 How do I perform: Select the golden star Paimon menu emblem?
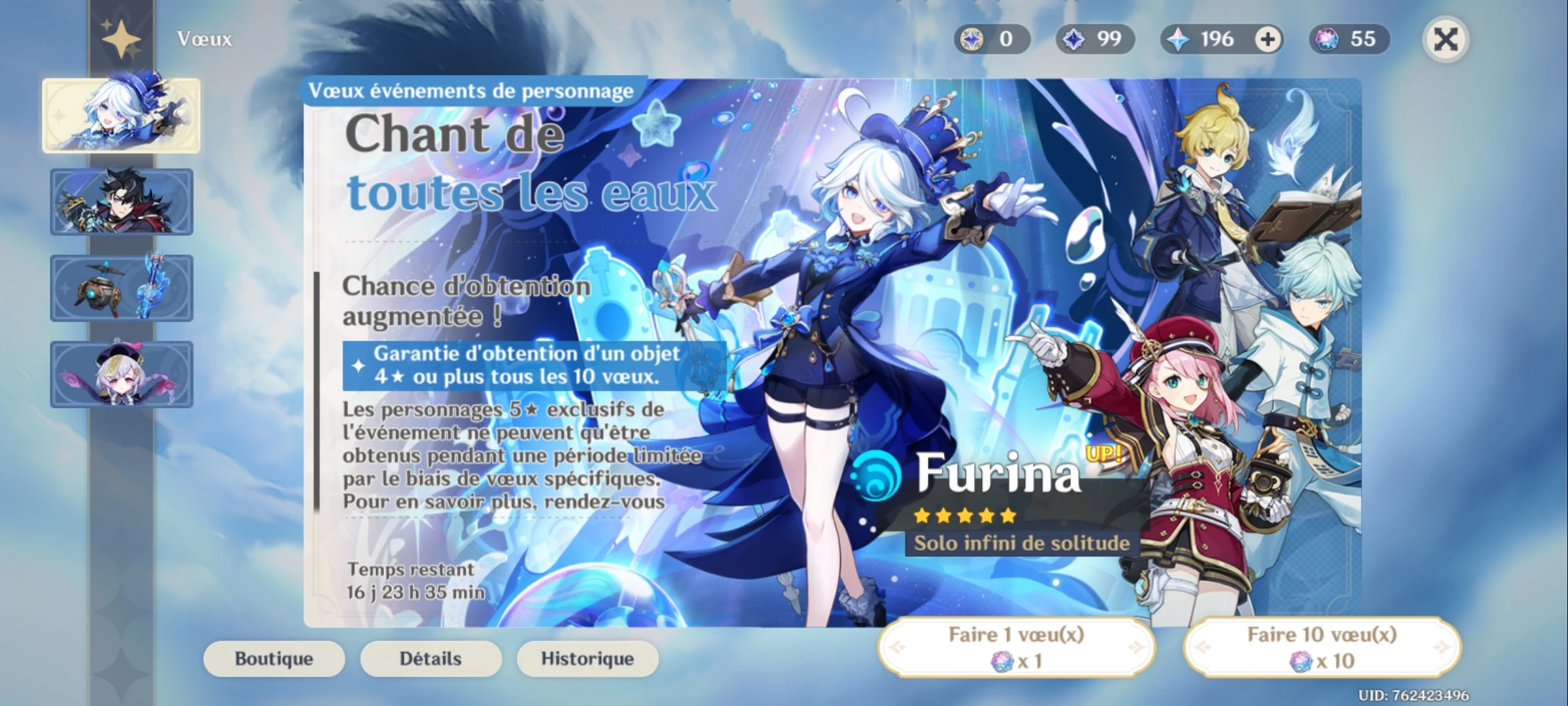[121, 39]
